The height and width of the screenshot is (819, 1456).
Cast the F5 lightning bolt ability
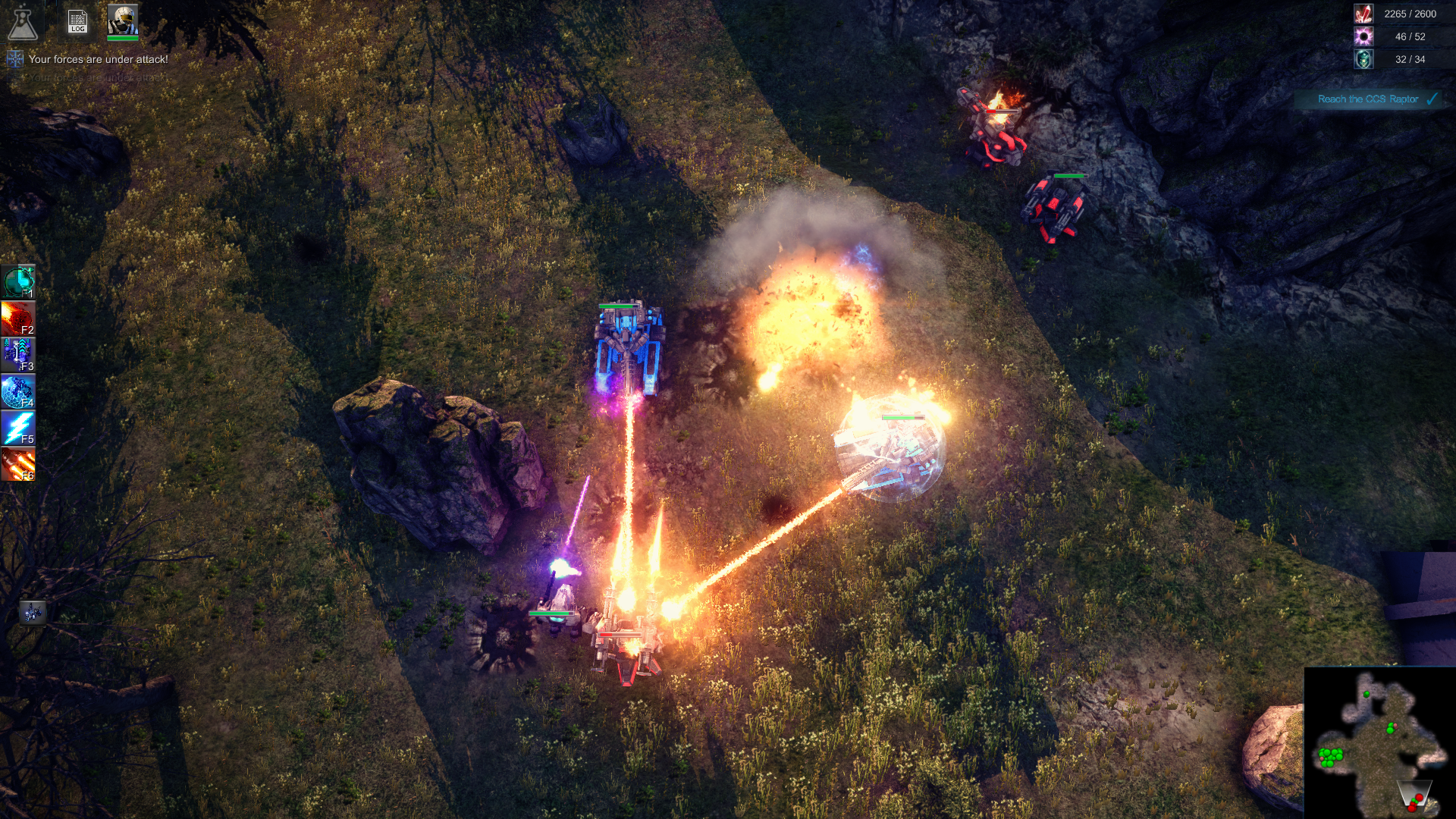click(x=18, y=428)
